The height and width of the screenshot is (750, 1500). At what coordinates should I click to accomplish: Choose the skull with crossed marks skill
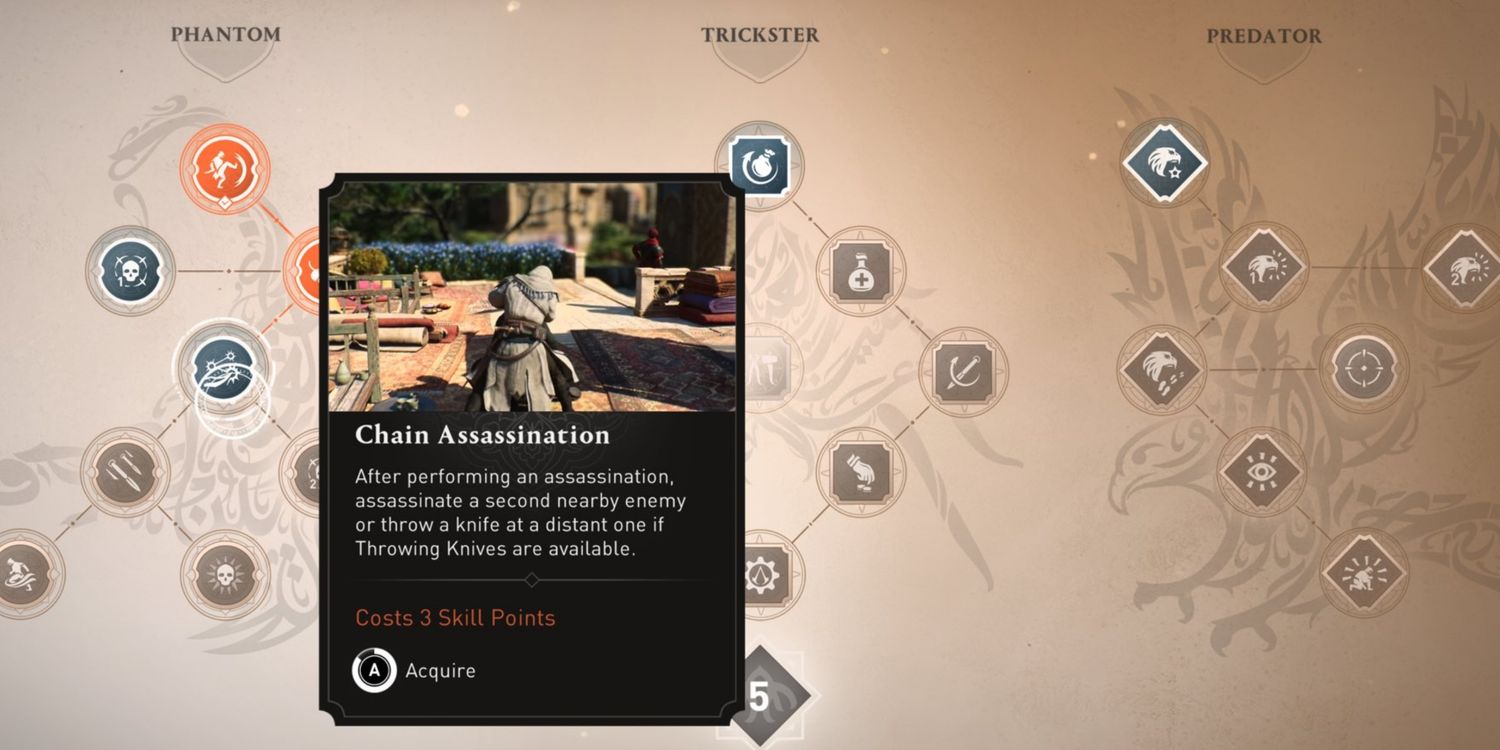pyautogui.click(x=131, y=270)
